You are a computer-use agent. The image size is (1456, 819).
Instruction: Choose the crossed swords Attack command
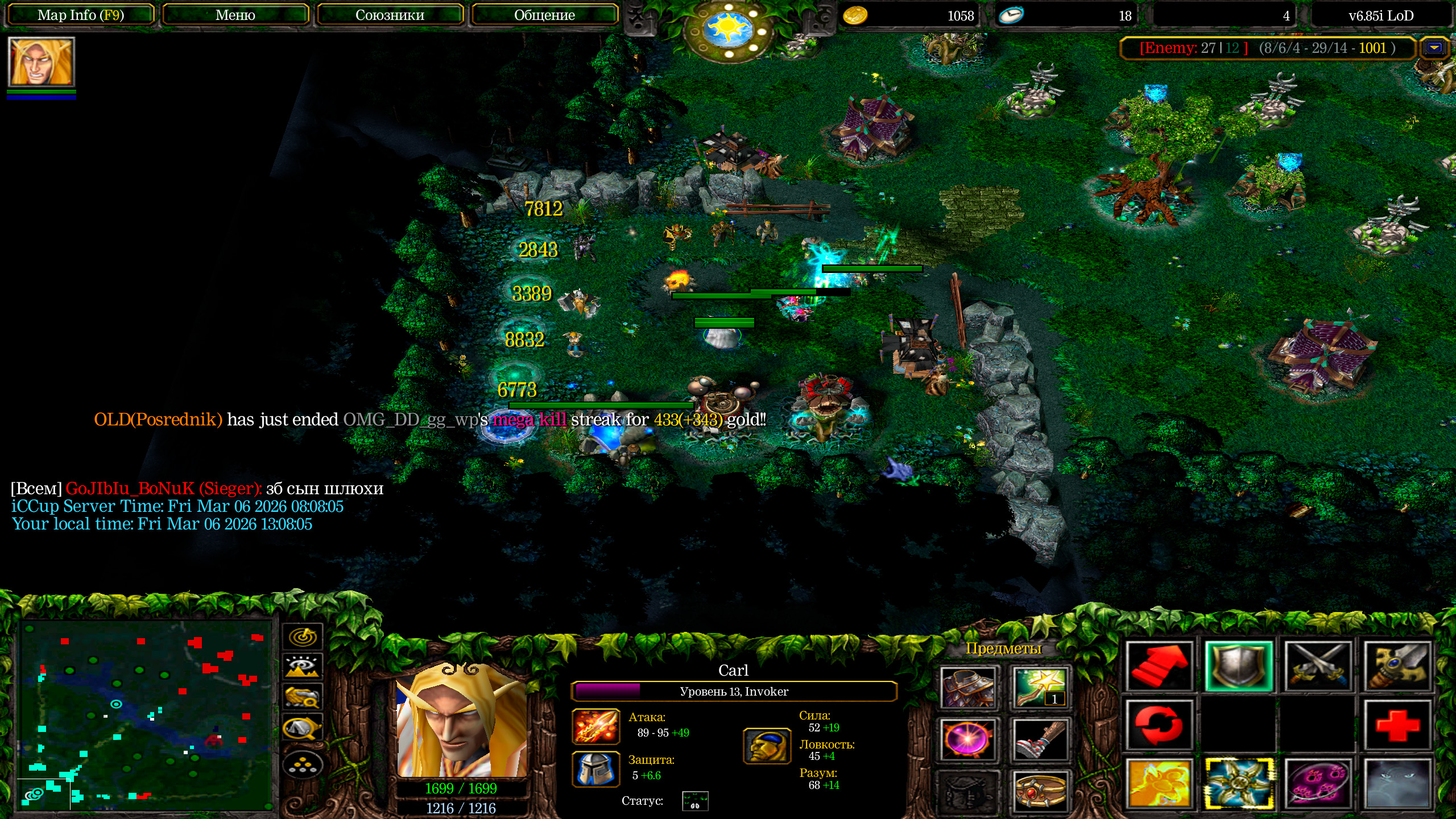1318,667
